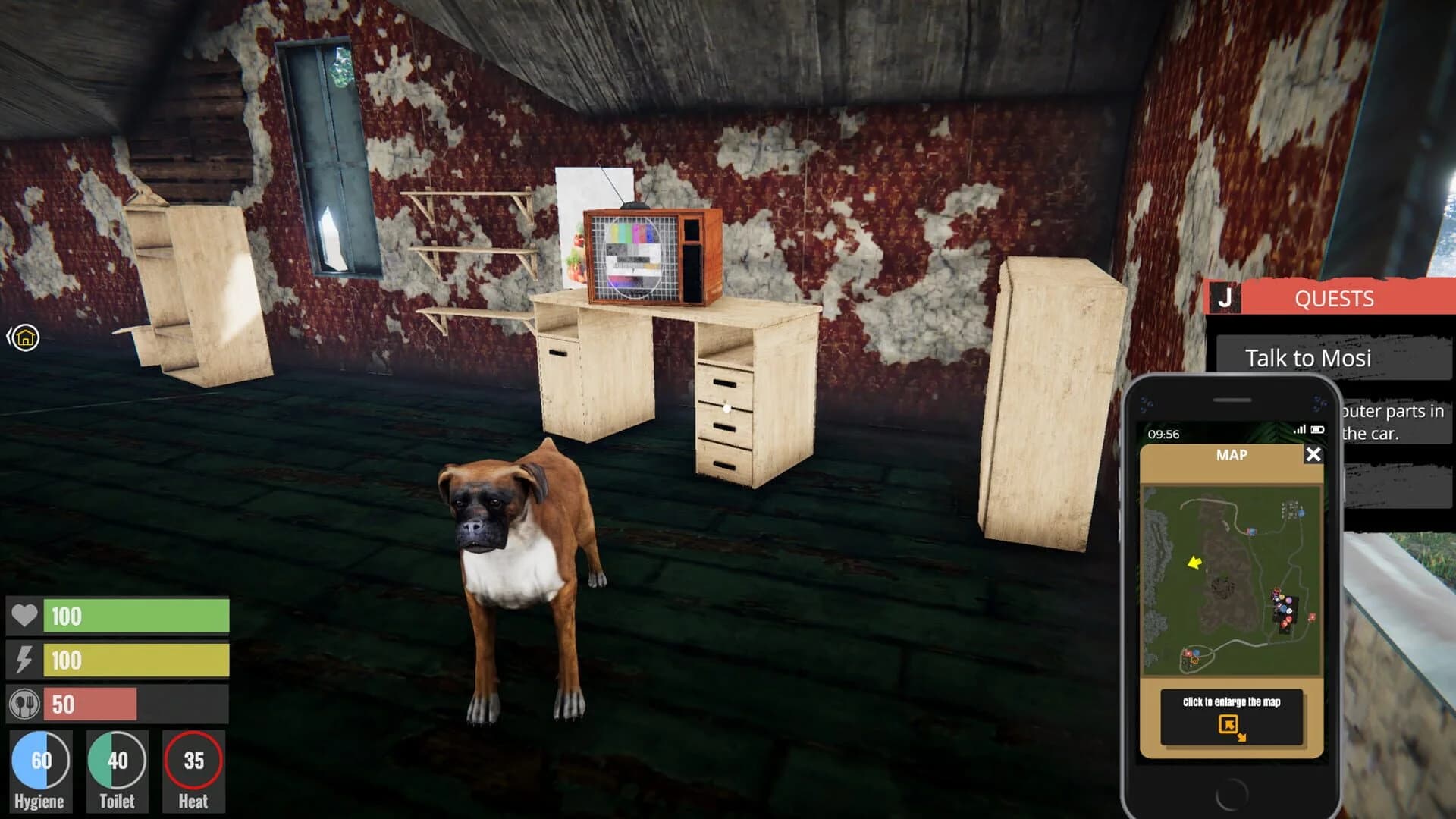Click the heart health icon

[24, 617]
